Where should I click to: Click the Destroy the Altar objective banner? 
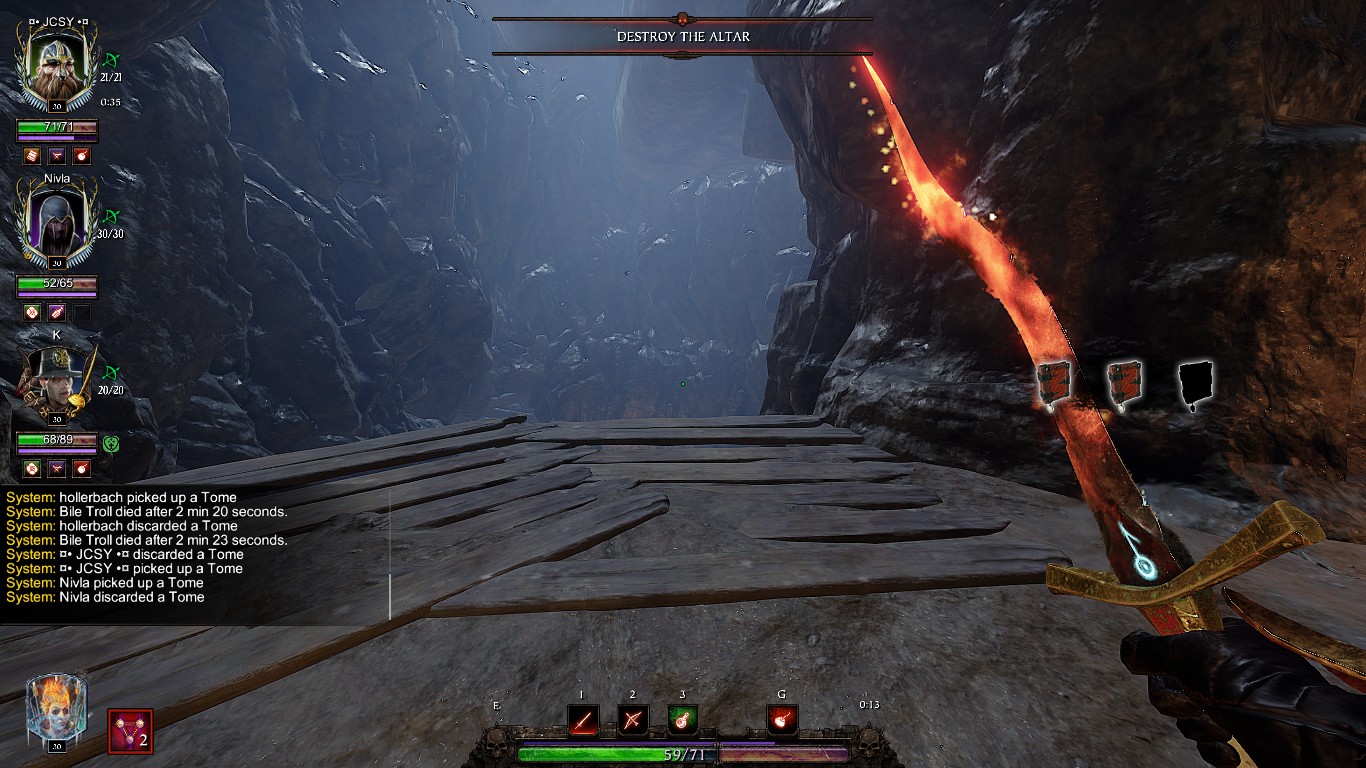[682, 36]
